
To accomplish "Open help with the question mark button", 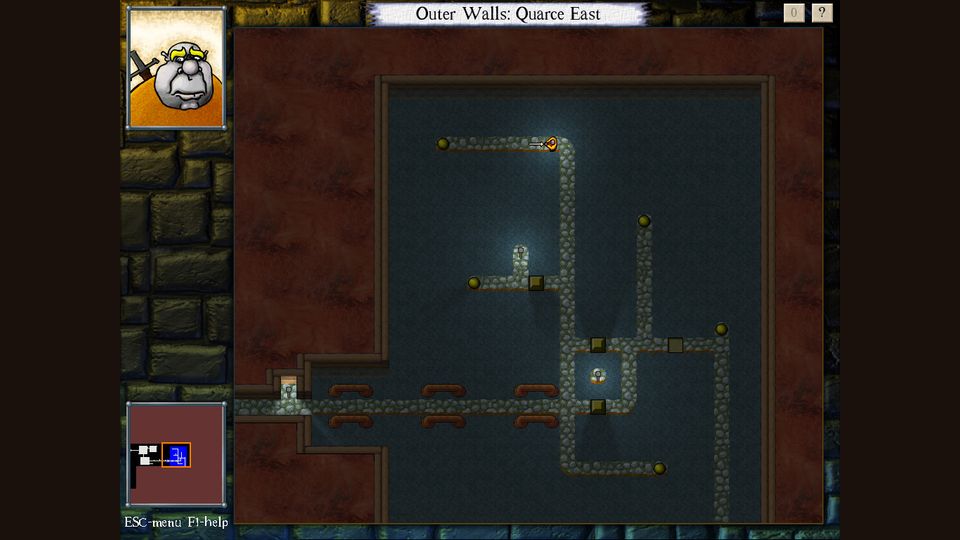I will [x=822, y=13].
